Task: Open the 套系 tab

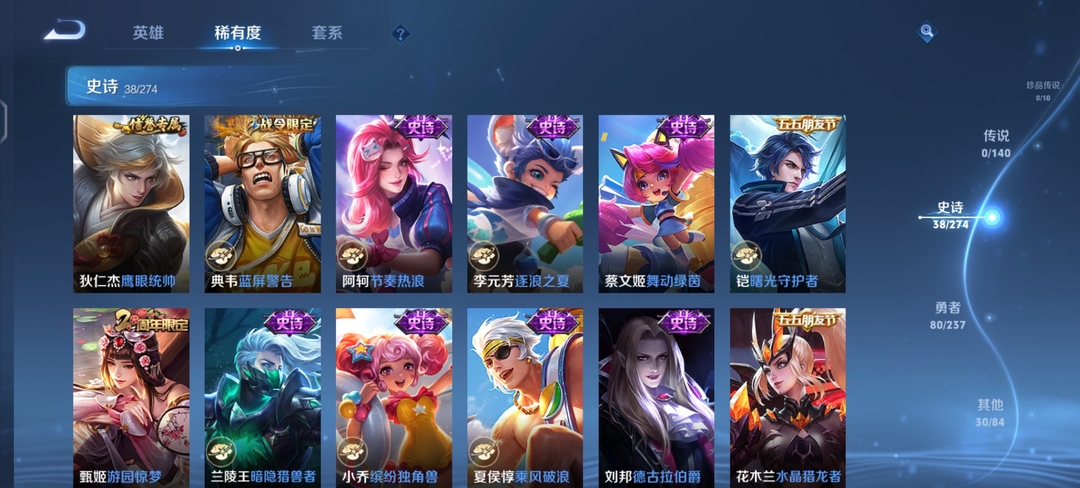Action: click(x=327, y=33)
